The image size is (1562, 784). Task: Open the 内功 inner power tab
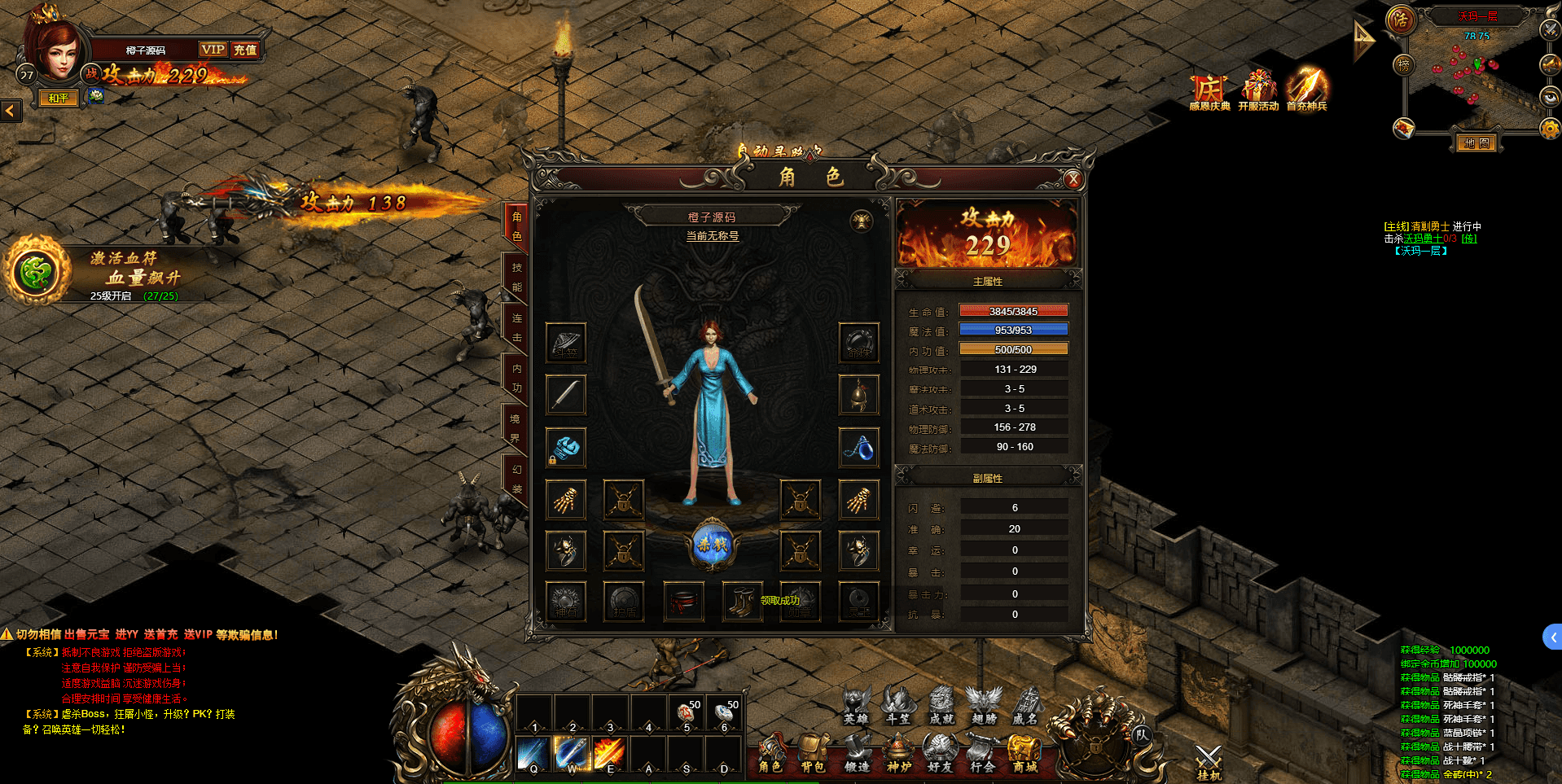point(516,379)
